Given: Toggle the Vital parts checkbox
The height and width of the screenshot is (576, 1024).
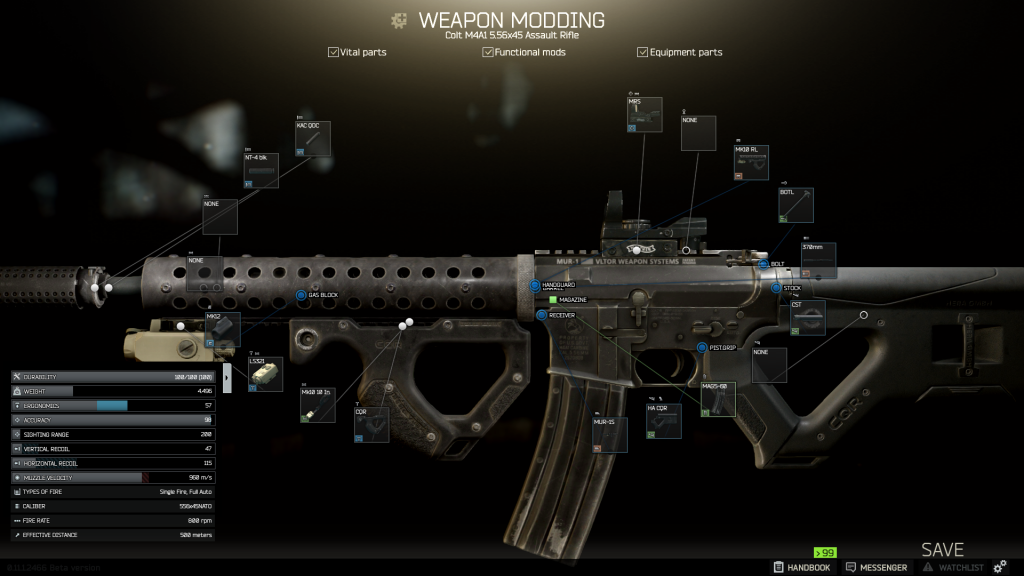Looking at the screenshot, I should pyautogui.click(x=333, y=52).
